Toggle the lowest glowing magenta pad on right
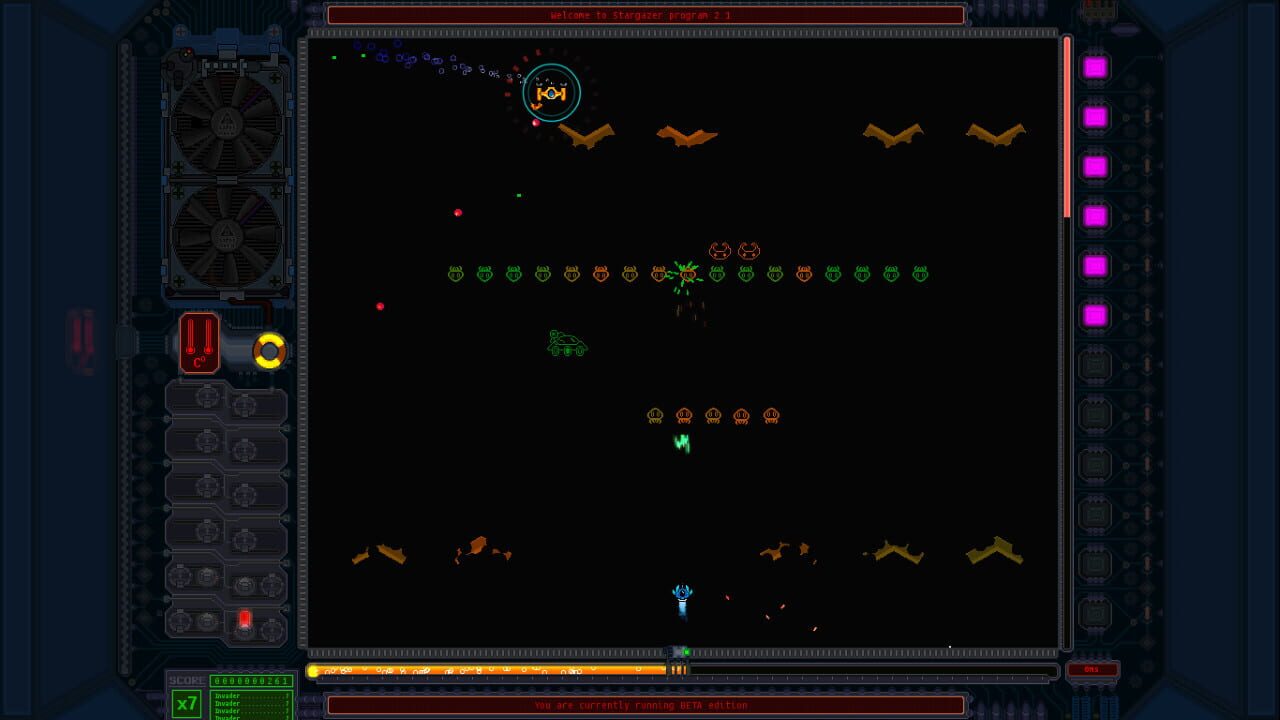The image size is (1280, 720). 1094,316
